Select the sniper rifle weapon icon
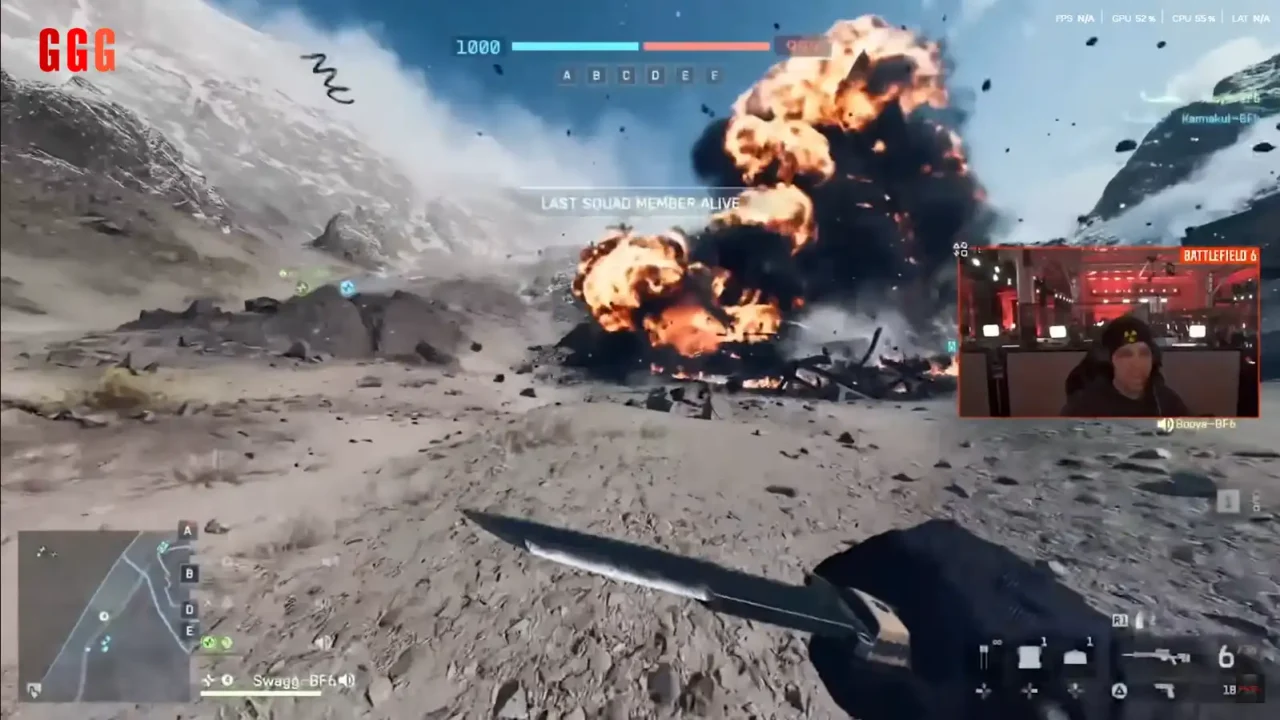The width and height of the screenshot is (1280, 720). click(1158, 655)
